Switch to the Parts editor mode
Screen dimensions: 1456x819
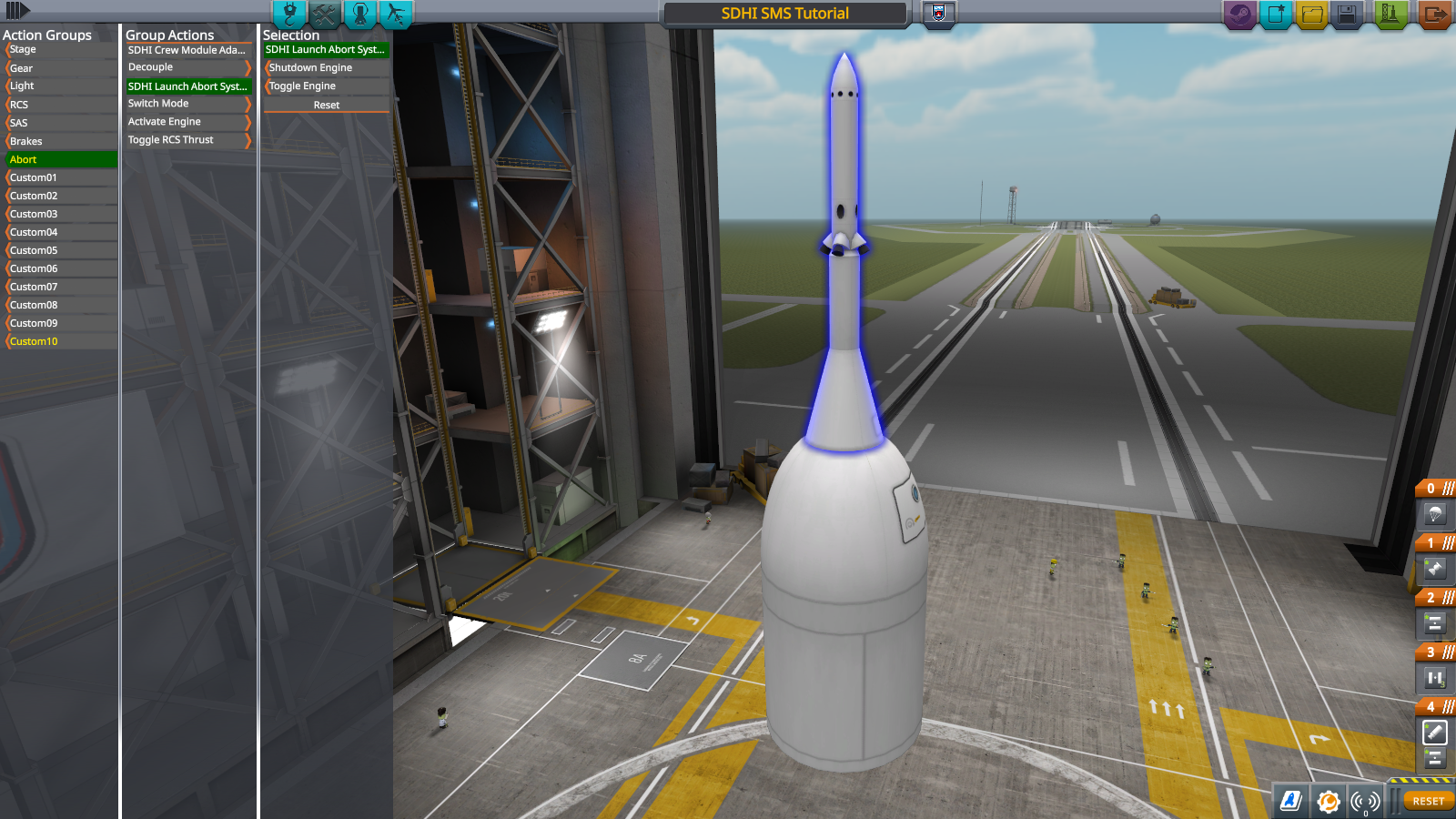289,14
